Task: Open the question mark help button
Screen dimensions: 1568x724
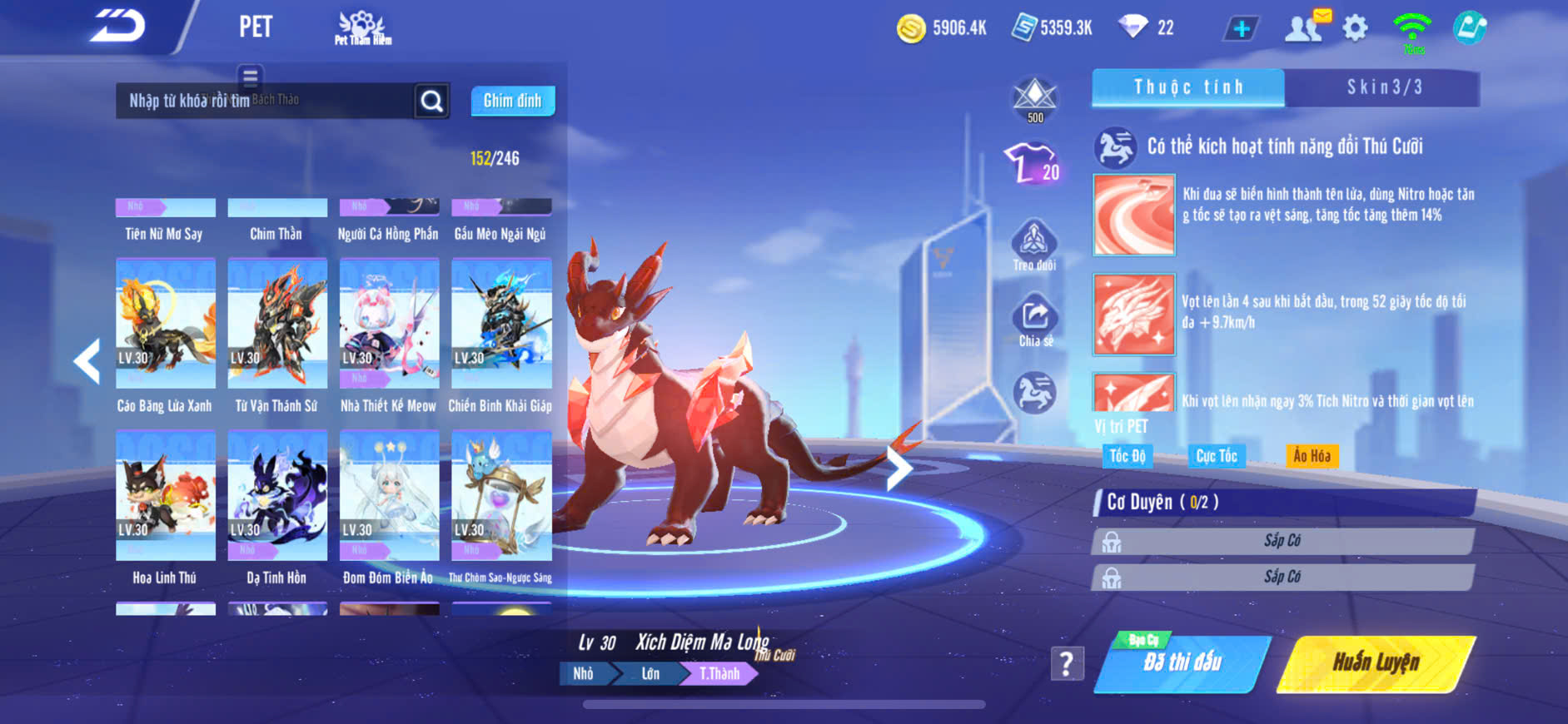Action: point(1067,663)
